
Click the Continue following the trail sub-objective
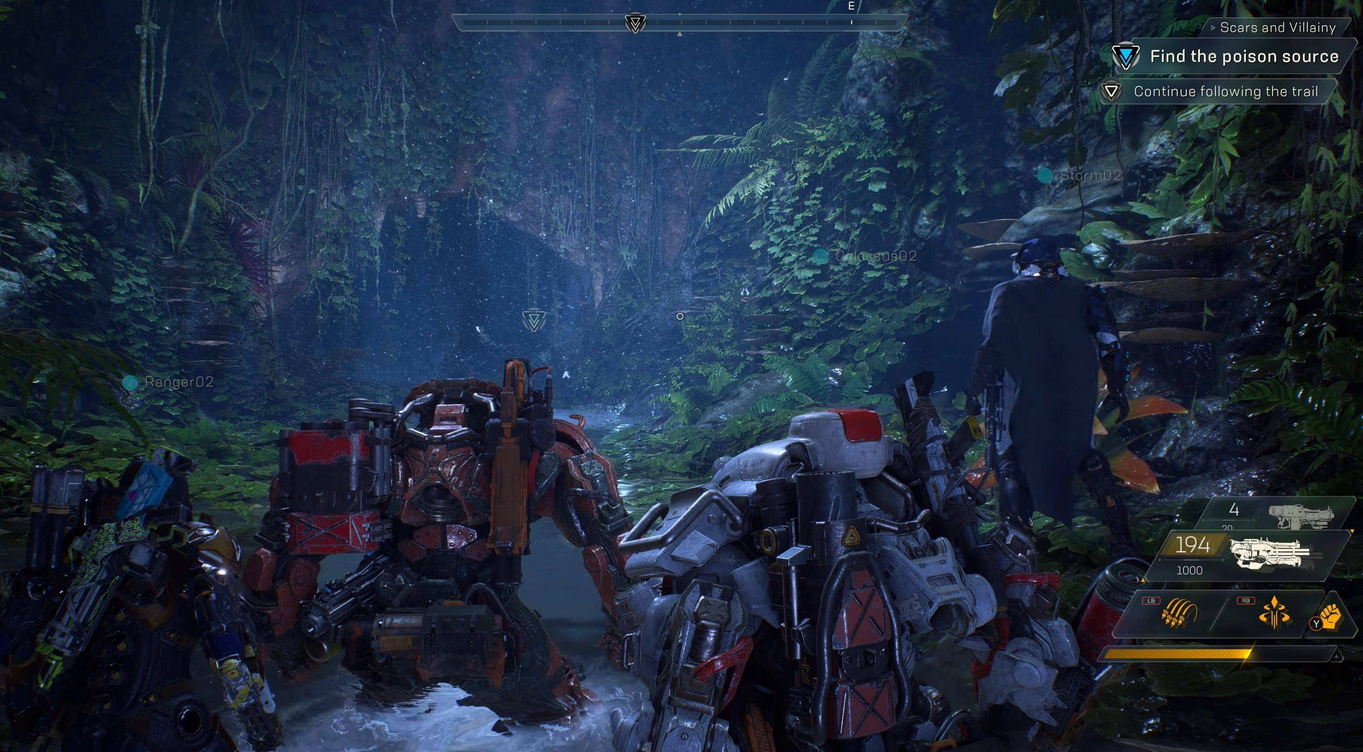1225,92
